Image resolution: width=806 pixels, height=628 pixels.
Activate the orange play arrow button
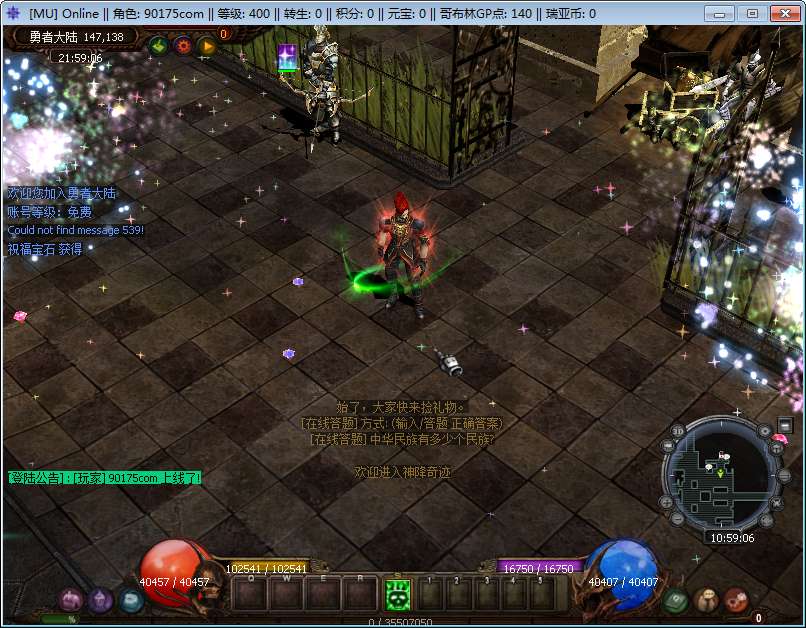(x=207, y=45)
